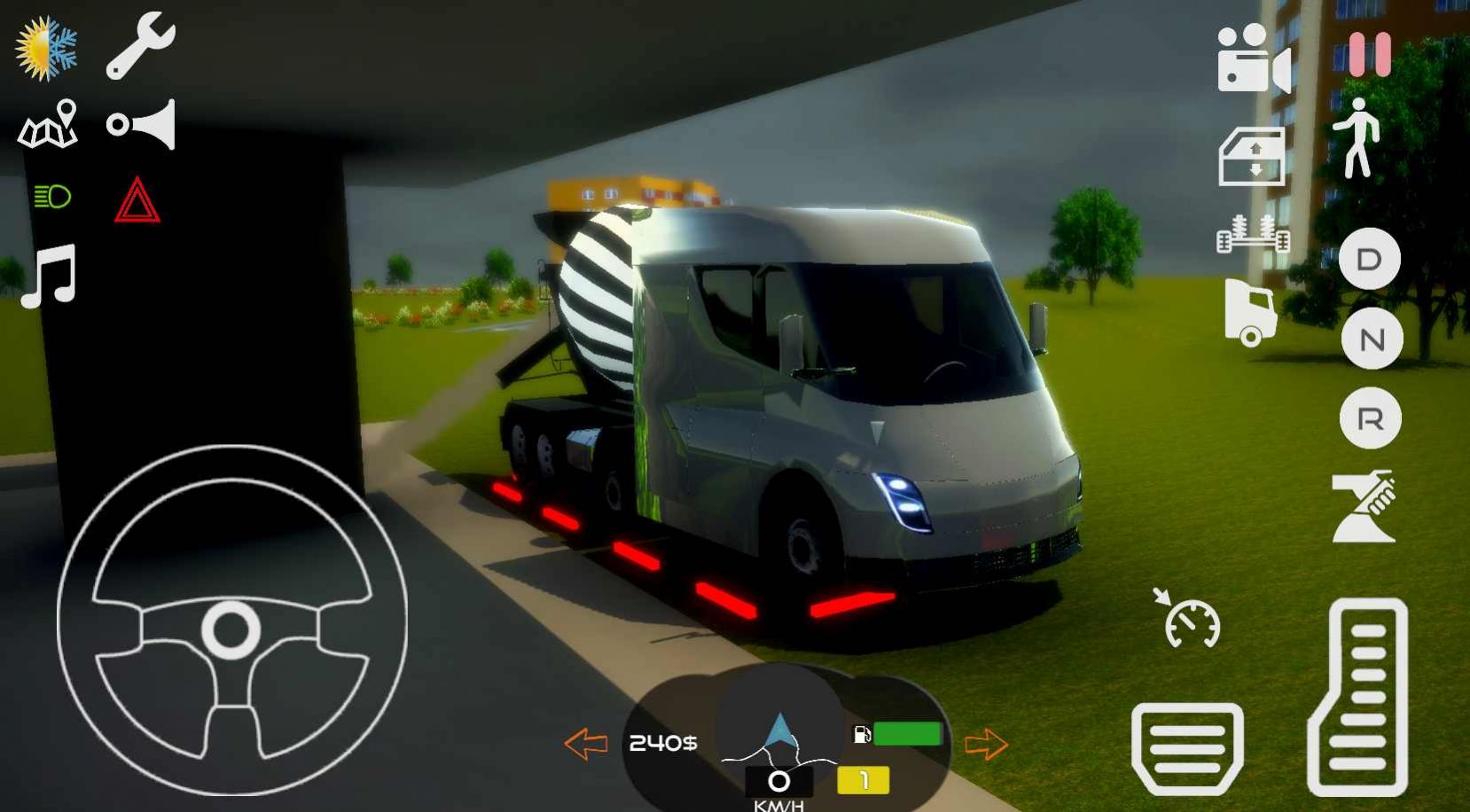Image resolution: width=1470 pixels, height=812 pixels.
Task: Exit the vehicle via the walking person icon
Action: click(x=1357, y=138)
